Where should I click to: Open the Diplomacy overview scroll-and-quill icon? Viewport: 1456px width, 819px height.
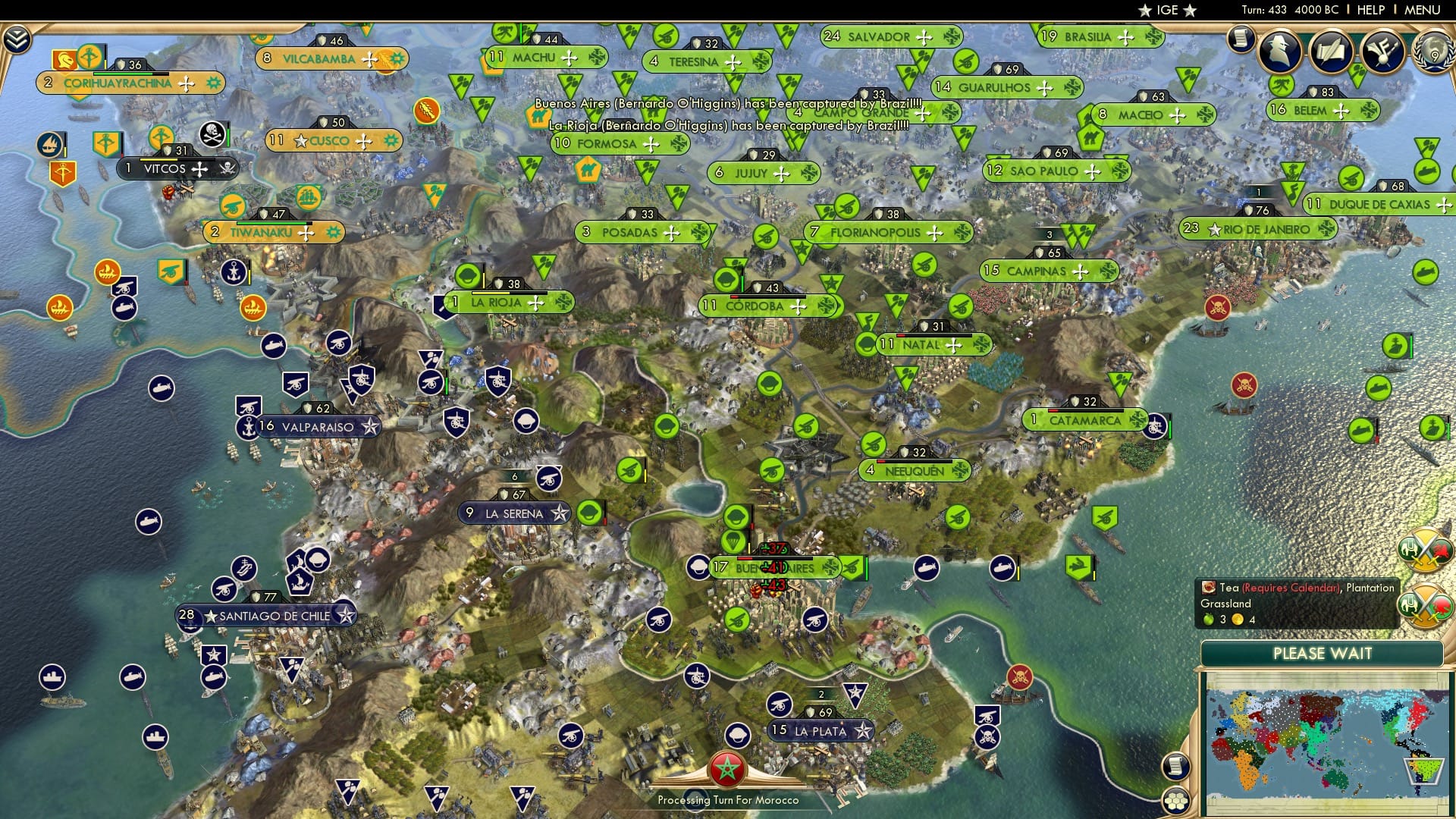[1331, 51]
